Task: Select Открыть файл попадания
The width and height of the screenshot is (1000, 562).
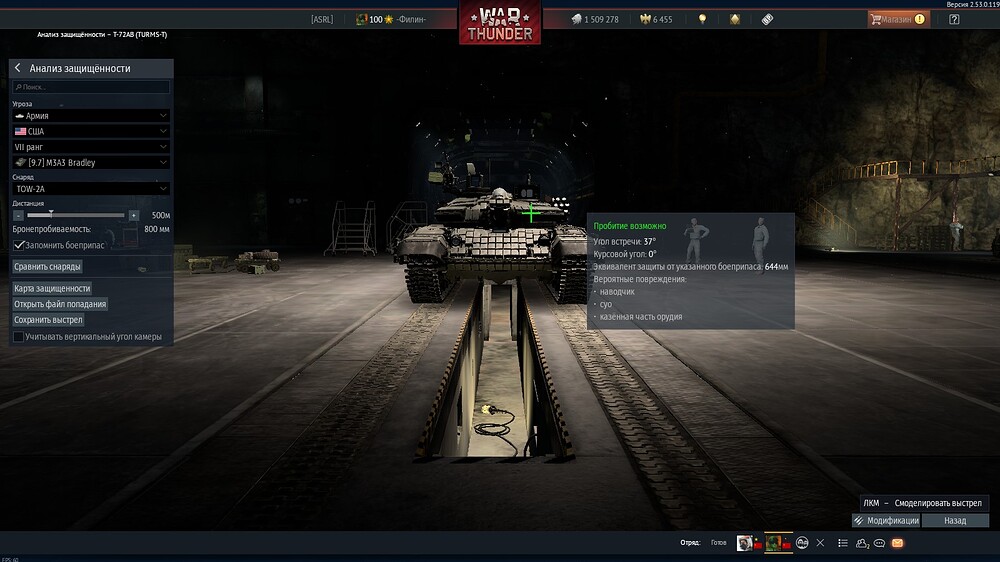Action: pos(60,304)
